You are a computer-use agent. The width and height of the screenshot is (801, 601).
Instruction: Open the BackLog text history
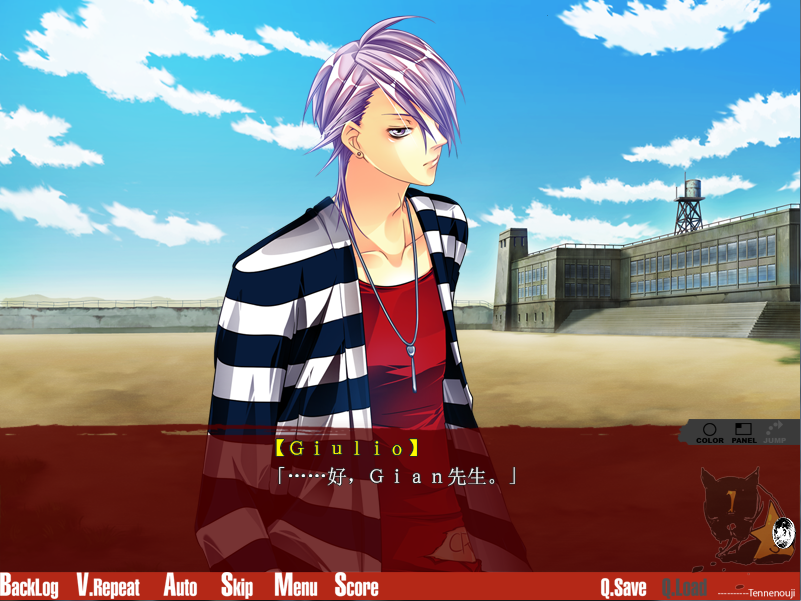[30, 586]
